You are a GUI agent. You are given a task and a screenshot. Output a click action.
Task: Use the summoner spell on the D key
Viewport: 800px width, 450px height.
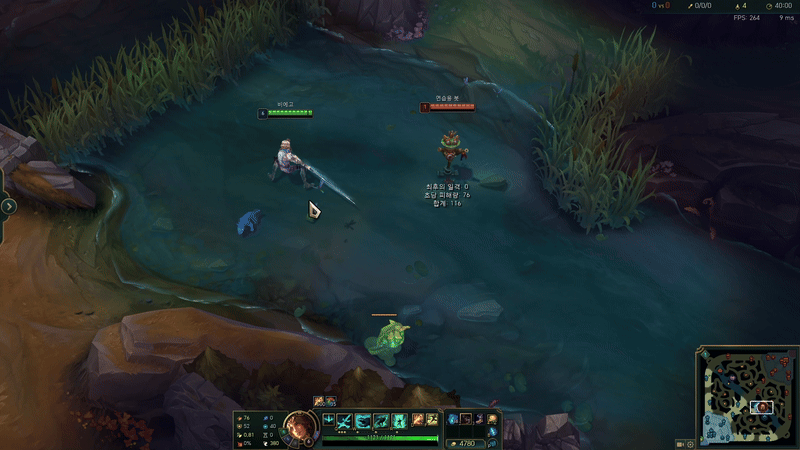click(x=418, y=420)
